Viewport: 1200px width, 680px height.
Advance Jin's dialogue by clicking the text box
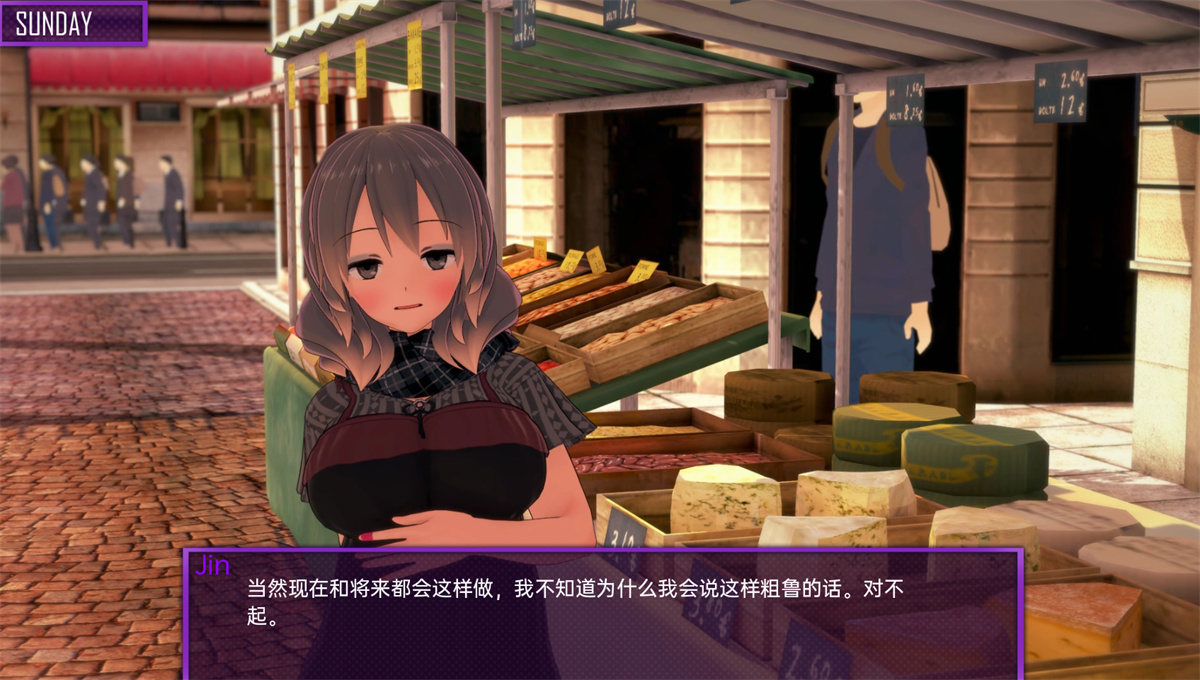coord(602,612)
